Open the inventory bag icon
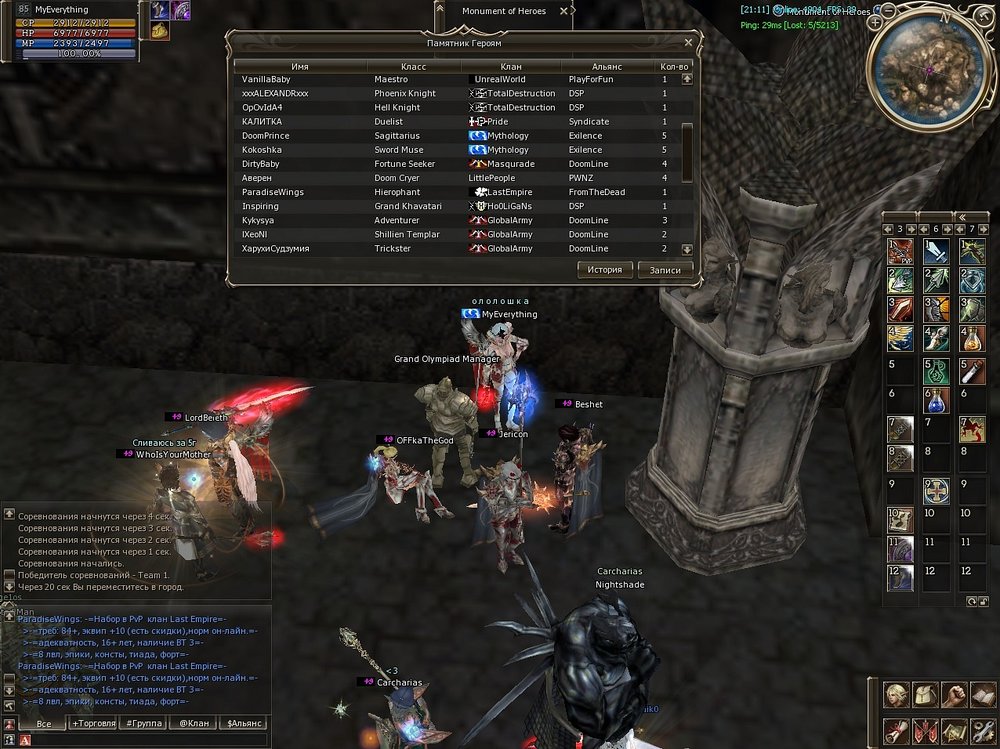 pyautogui.click(x=926, y=694)
